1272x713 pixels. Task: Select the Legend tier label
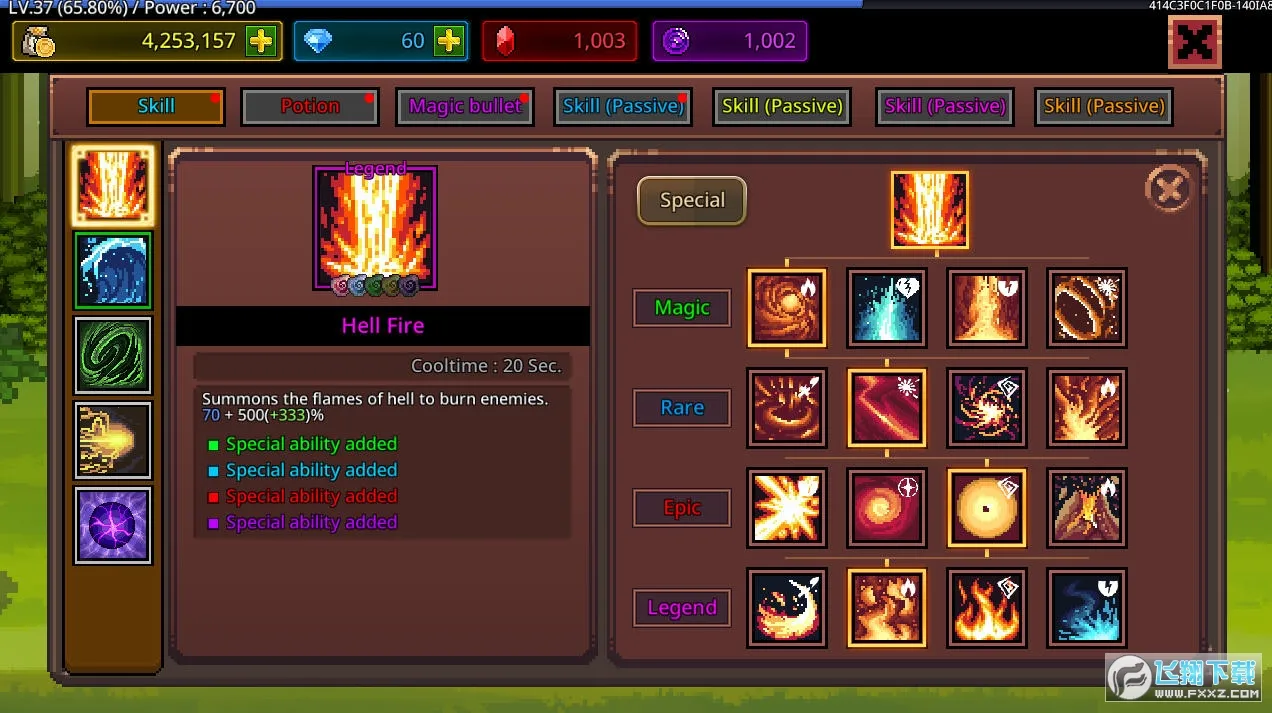[682, 608]
